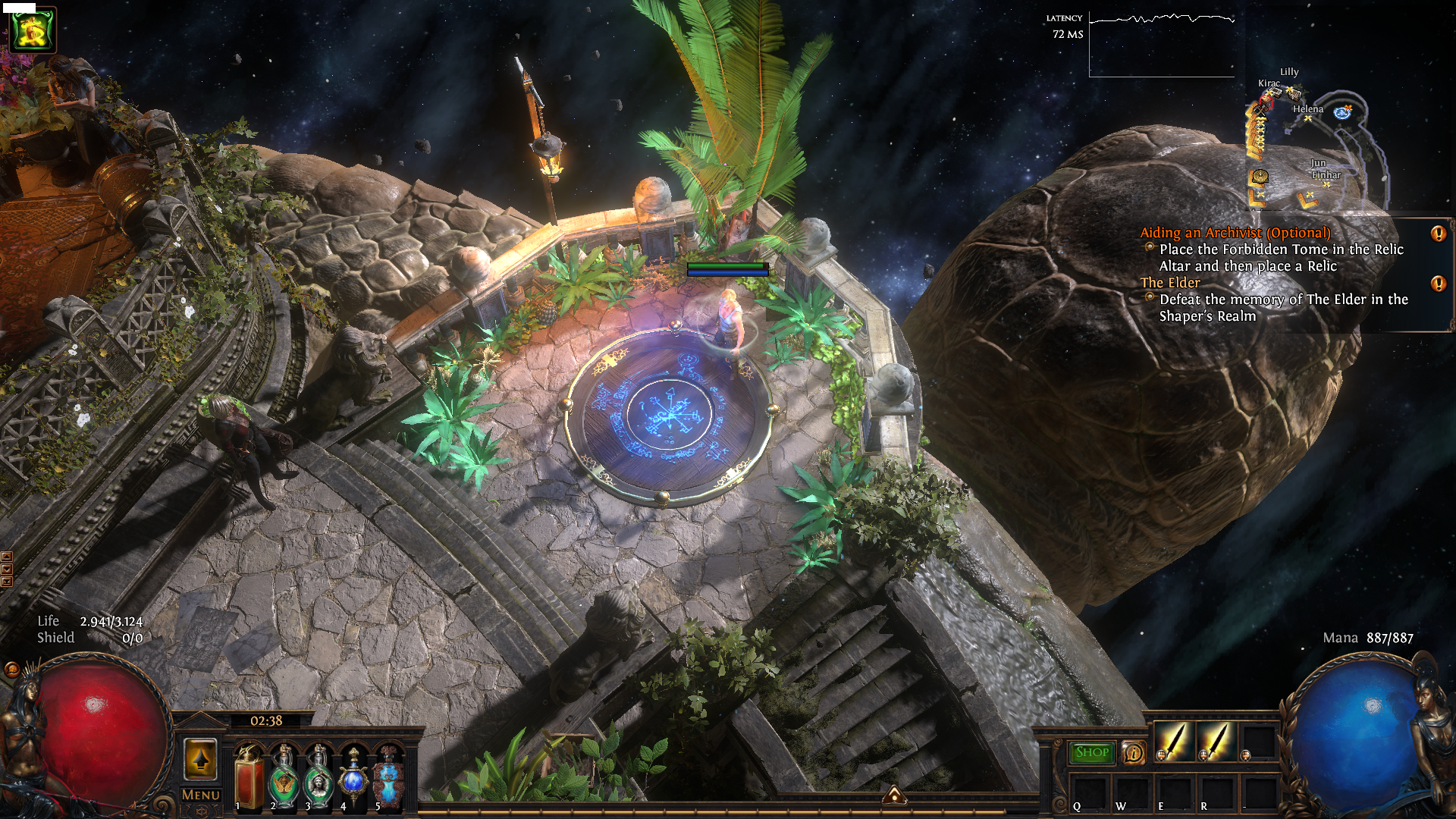The image size is (1456, 819).
Task: Use the green flask with silver bust
Action: [318, 777]
